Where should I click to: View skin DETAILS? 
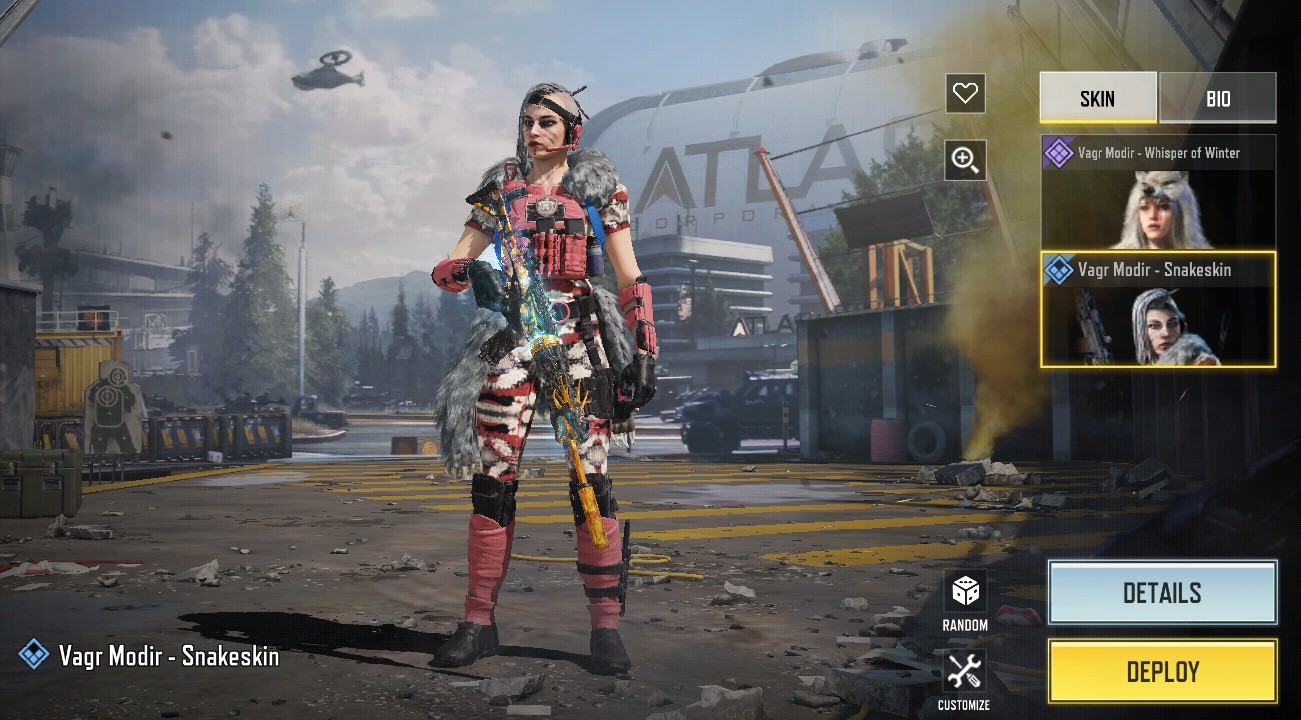(1162, 593)
